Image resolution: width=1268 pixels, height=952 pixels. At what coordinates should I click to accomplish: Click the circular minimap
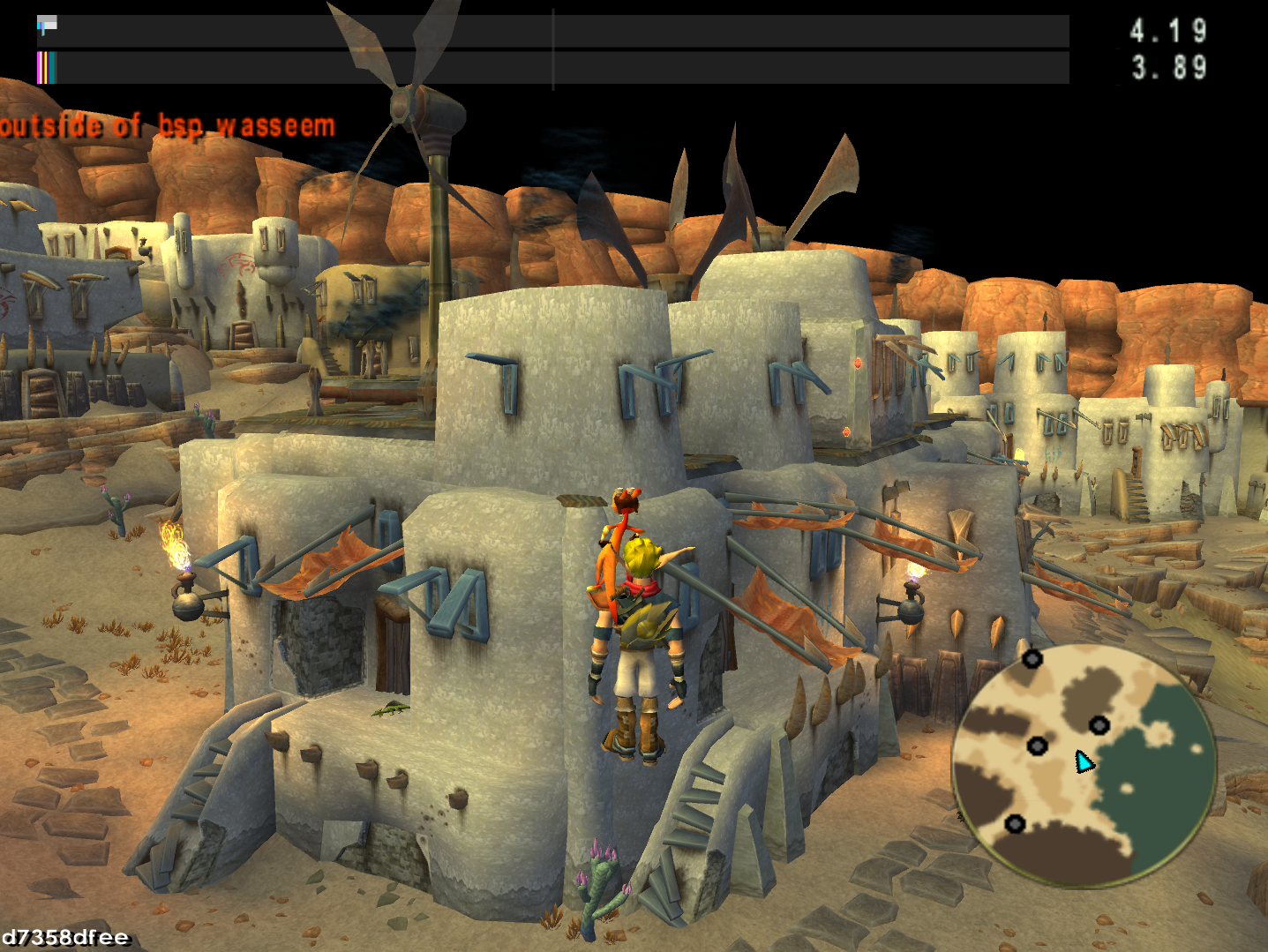1084,766
